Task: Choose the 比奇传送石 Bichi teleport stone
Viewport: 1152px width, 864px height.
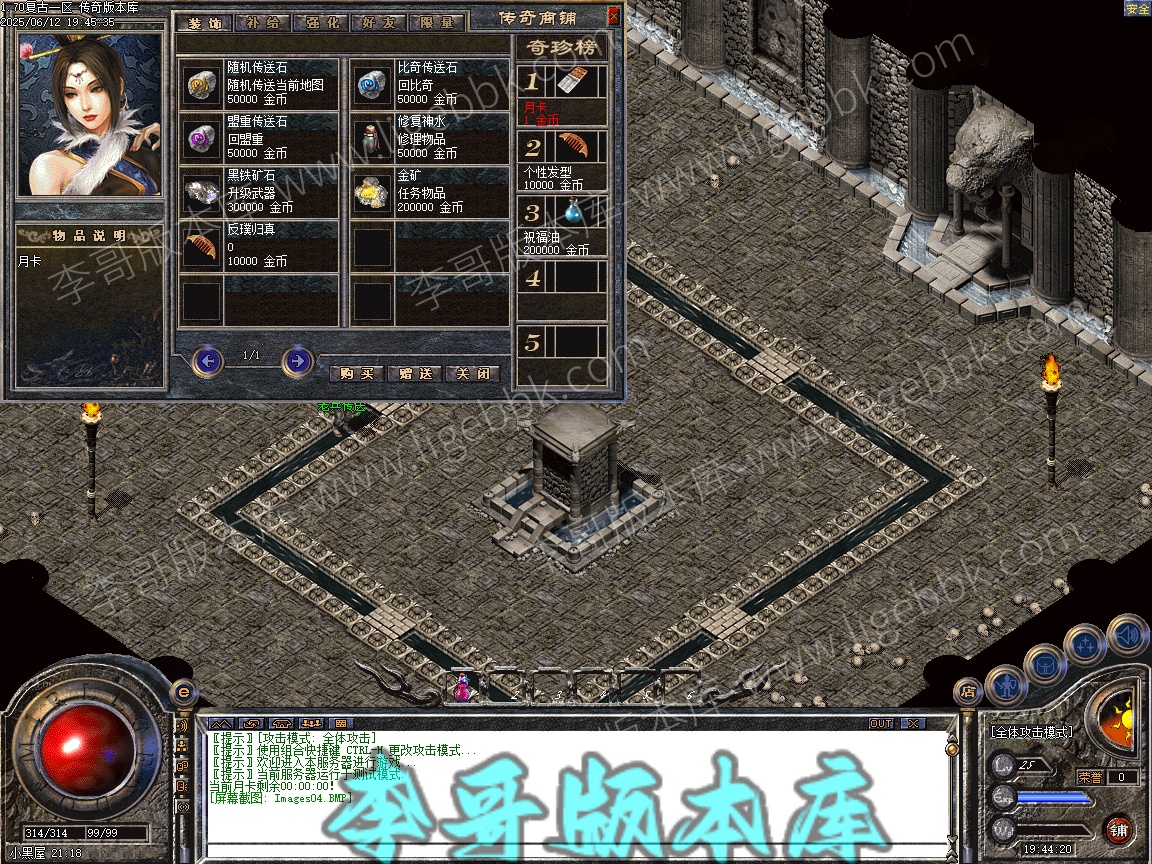Action: 373,86
